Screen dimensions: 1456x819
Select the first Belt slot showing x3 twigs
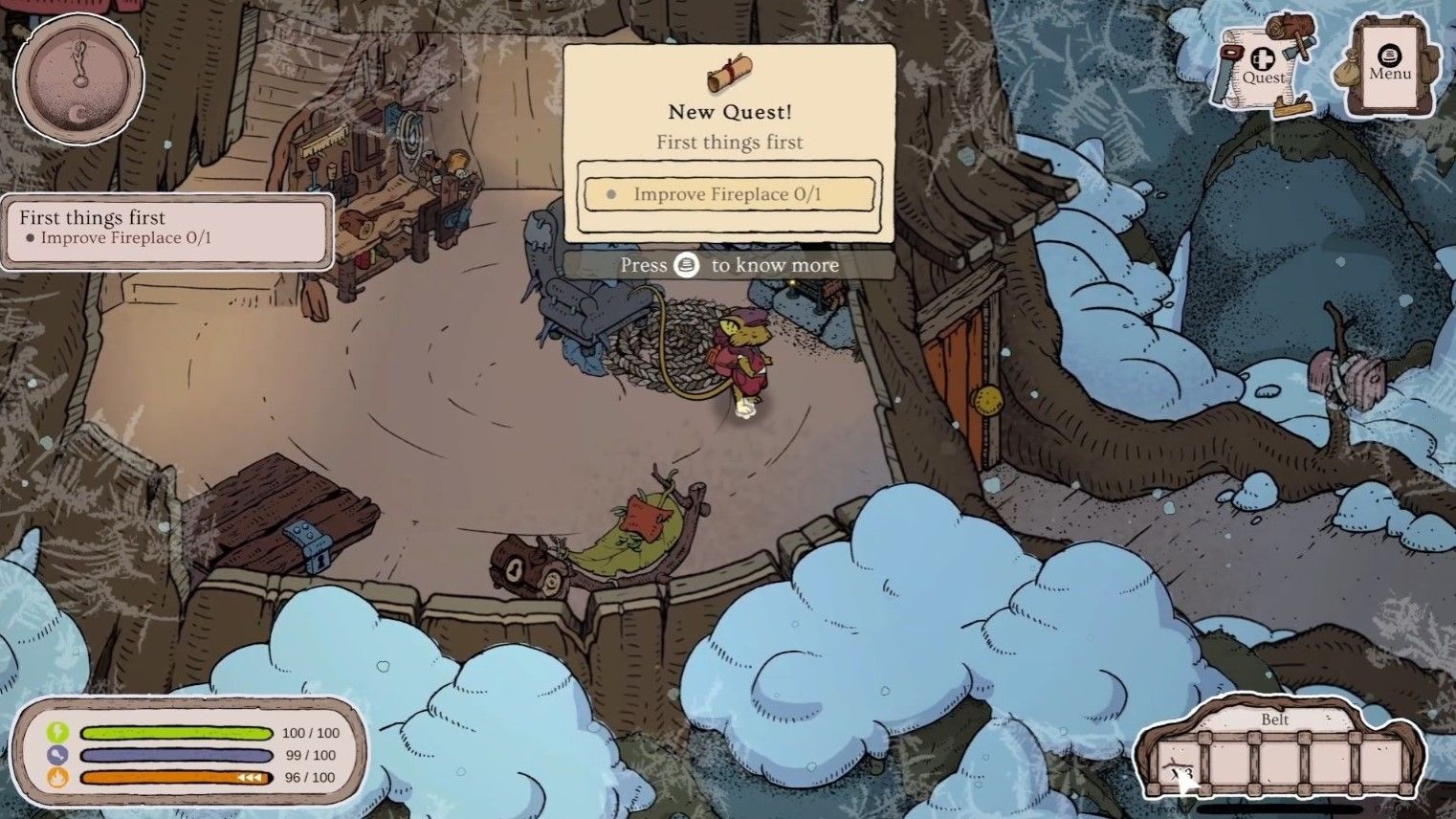coord(1181,764)
